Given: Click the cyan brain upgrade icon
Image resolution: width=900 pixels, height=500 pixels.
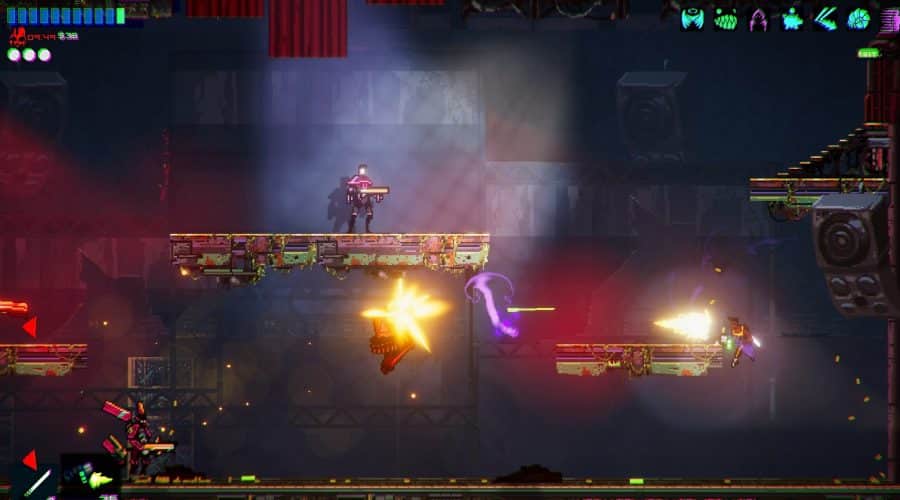Looking at the screenshot, I should point(858,18).
